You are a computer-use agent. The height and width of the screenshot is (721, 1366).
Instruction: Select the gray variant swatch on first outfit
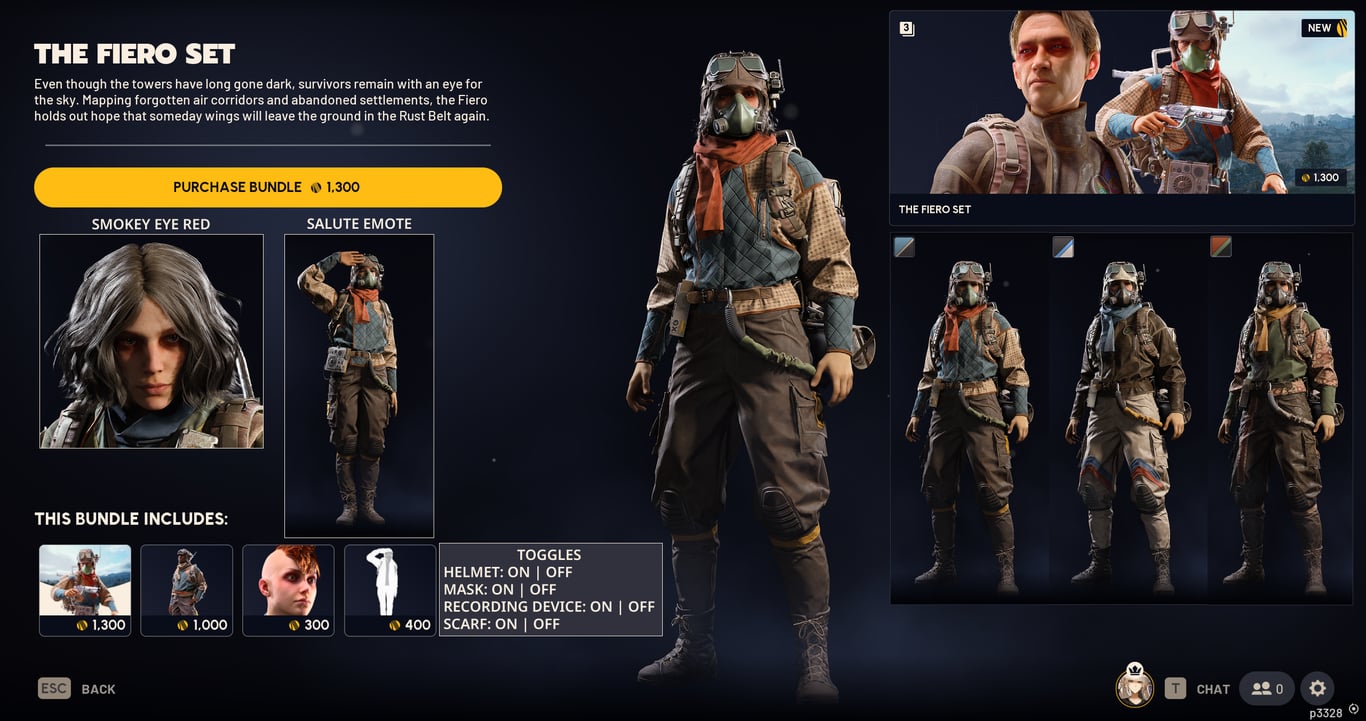(904, 246)
